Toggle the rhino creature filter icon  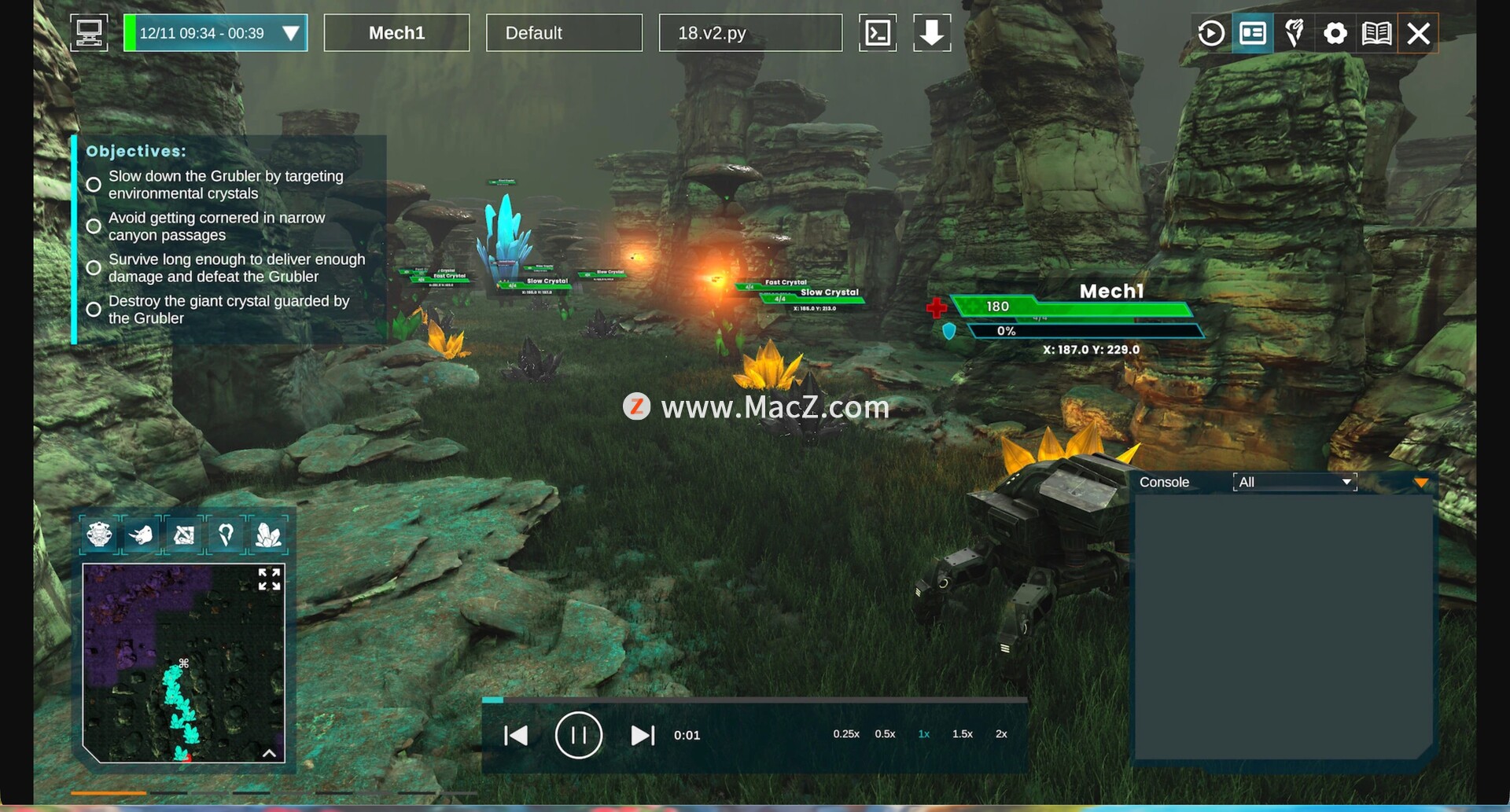(x=142, y=535)
